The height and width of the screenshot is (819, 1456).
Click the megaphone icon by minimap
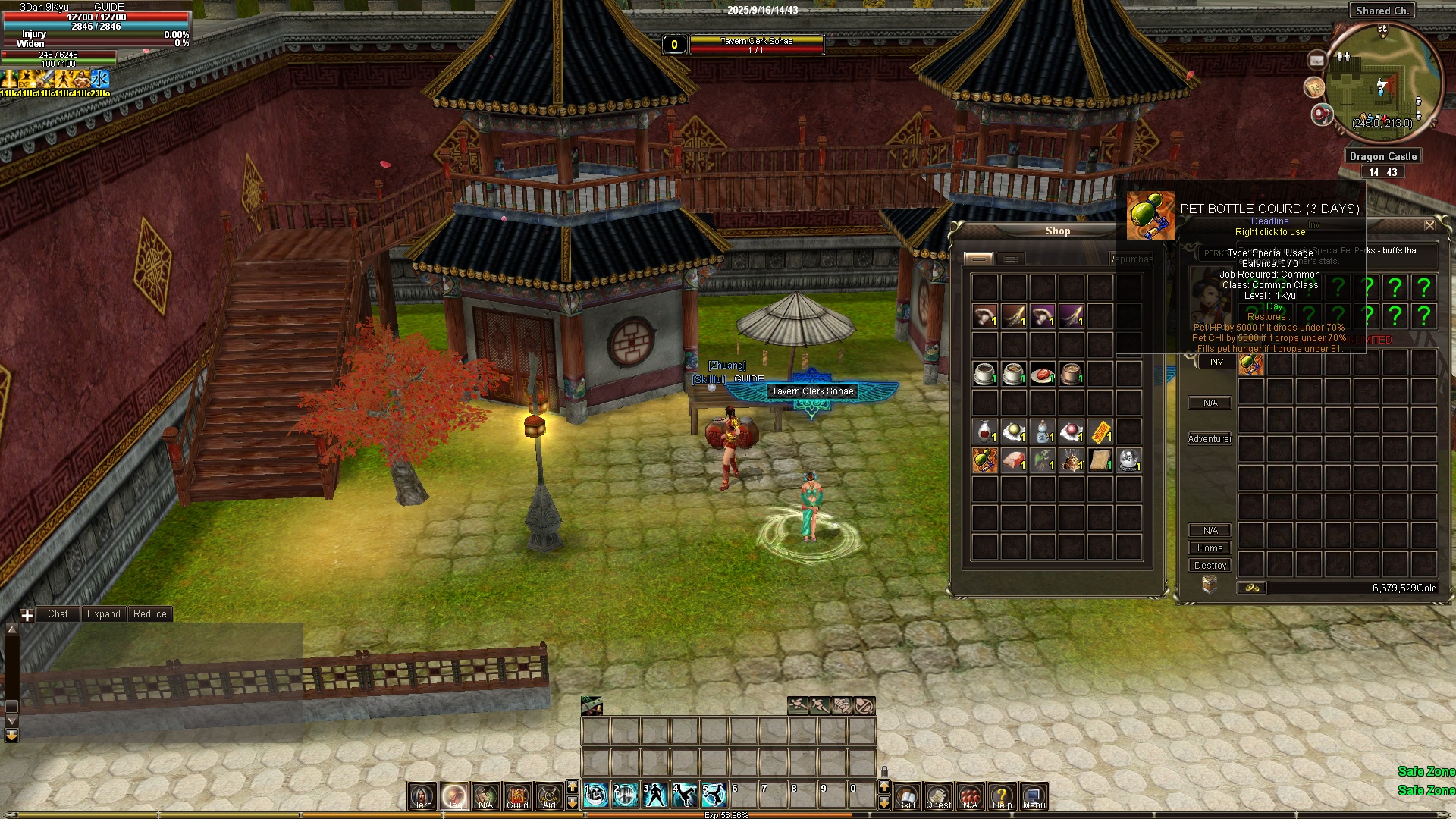[1322, 115]
